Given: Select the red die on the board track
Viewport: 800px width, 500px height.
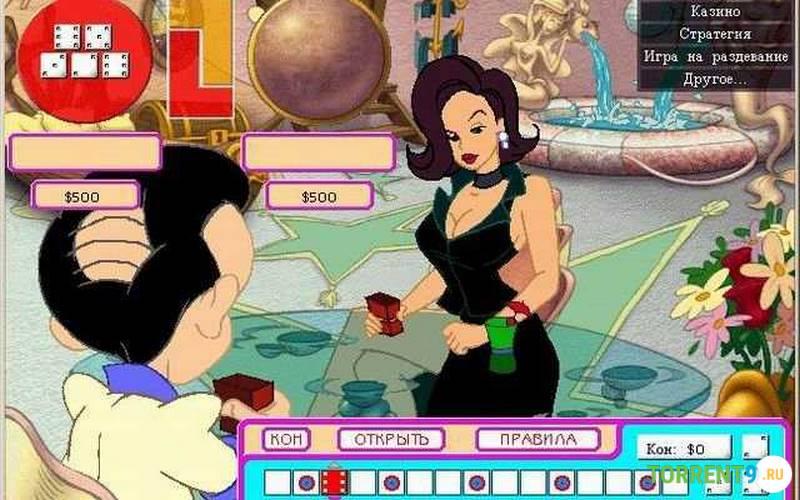Looking at the screenshot, I should pyautogui.click(x=334, y=482).
